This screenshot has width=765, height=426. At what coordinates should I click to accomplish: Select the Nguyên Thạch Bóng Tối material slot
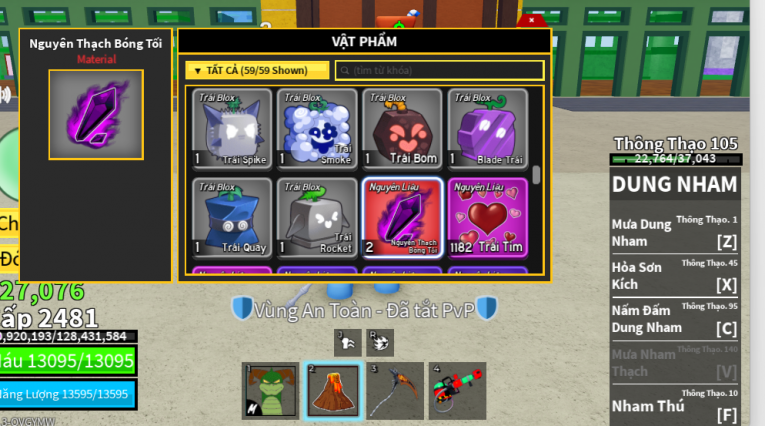[402, 217]
